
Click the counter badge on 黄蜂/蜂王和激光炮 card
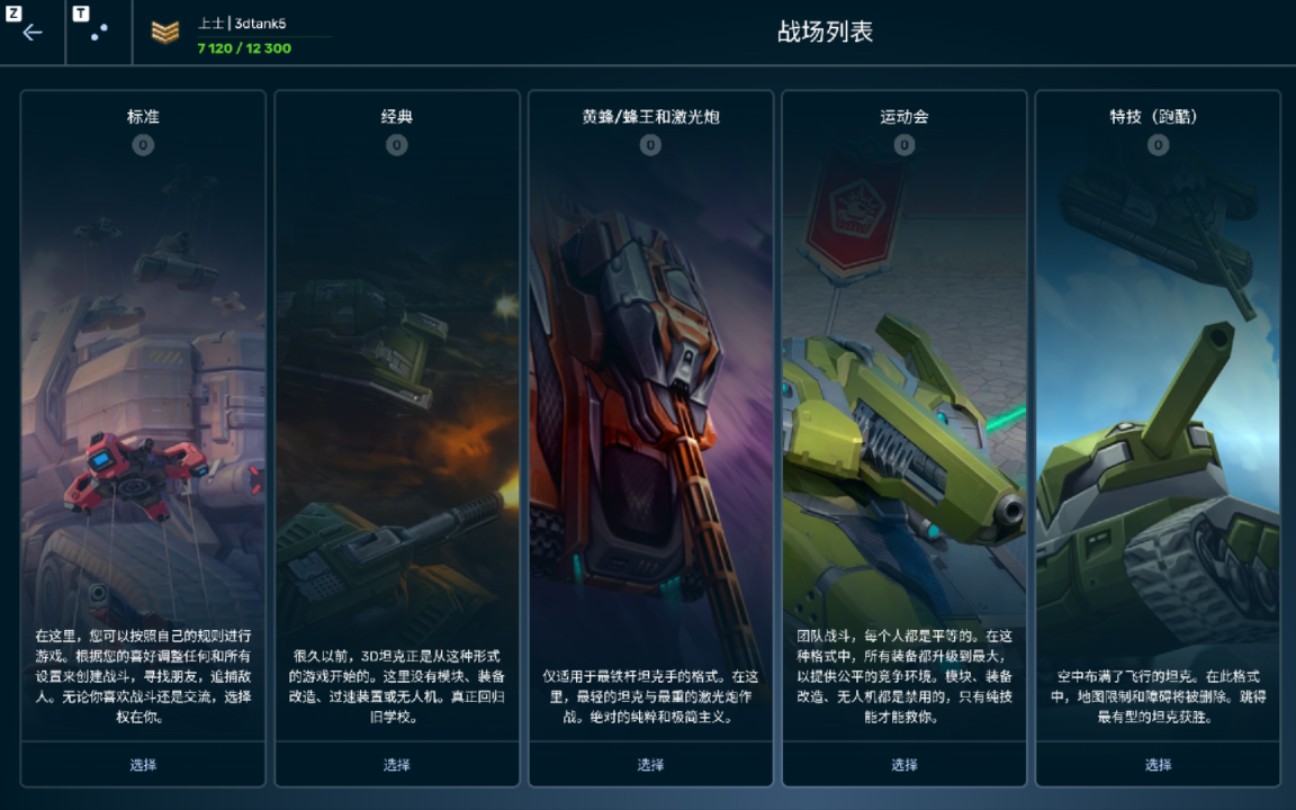(650, 143)
